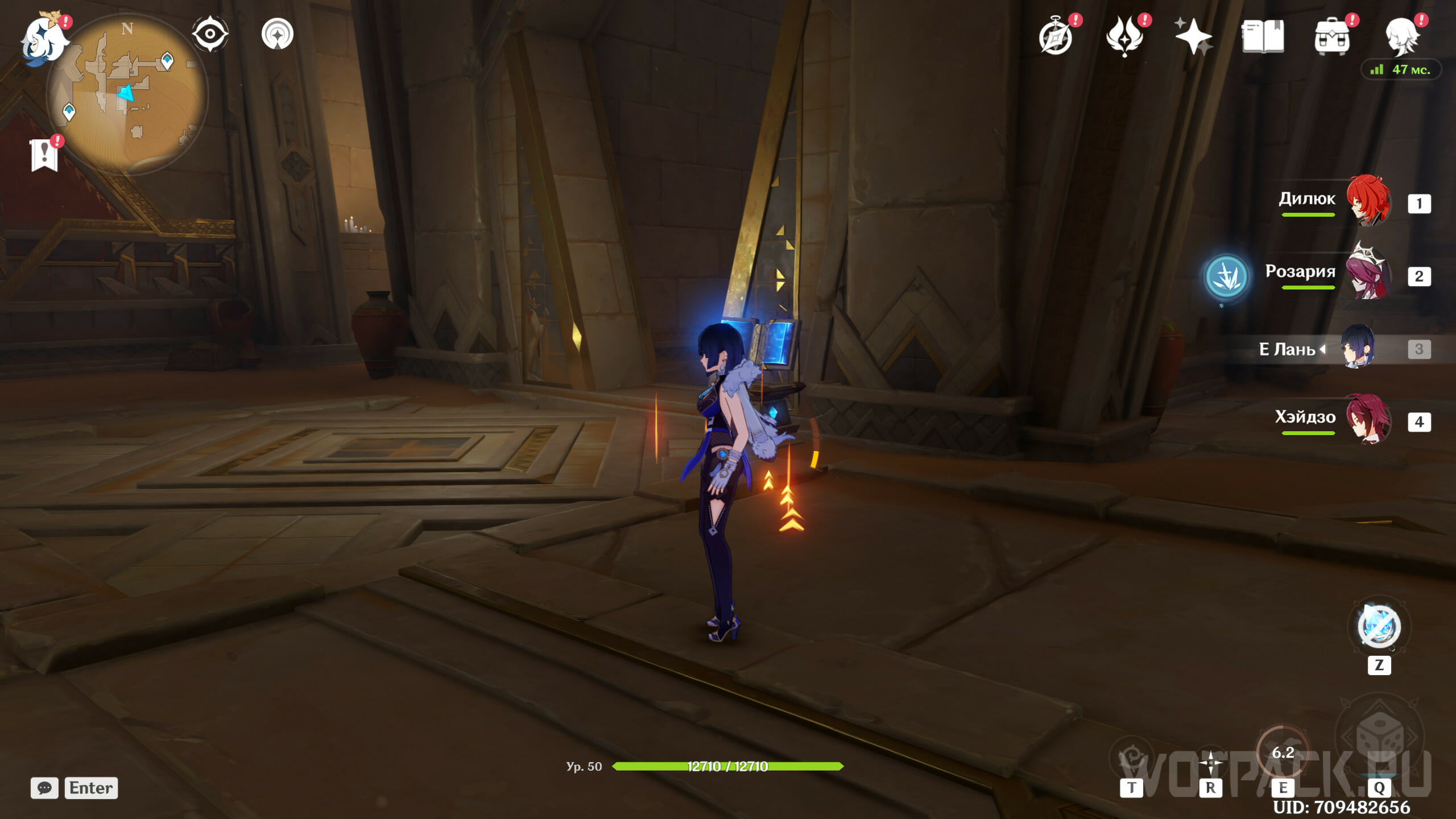Screen dimensions: 1456x819
Task: Select Е Лань in the party list
Action: click(1358, 347)
